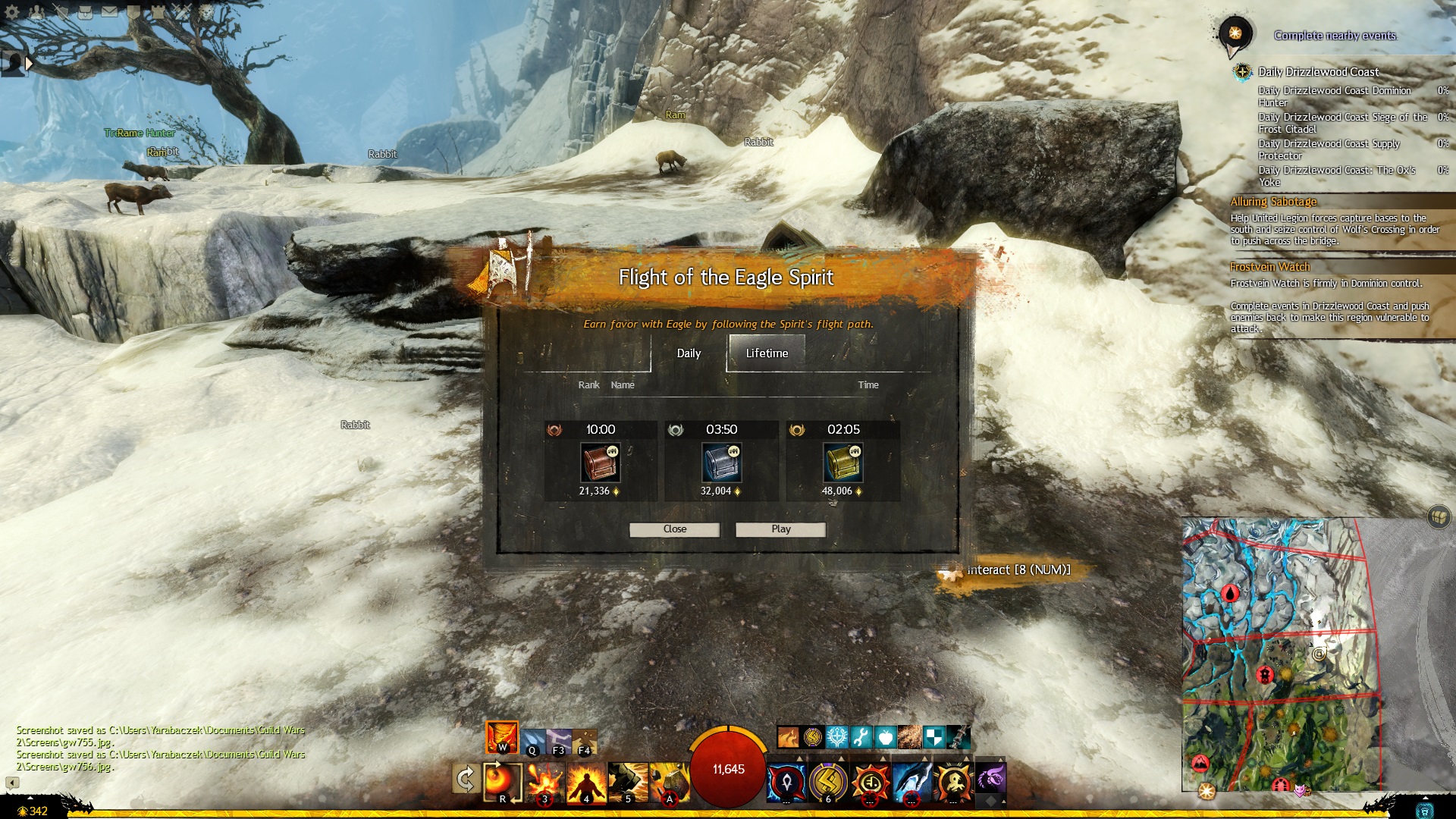Click the weapon swap arrows button
This screenshot has width=1456, height=819.
(x=465, y=779)
